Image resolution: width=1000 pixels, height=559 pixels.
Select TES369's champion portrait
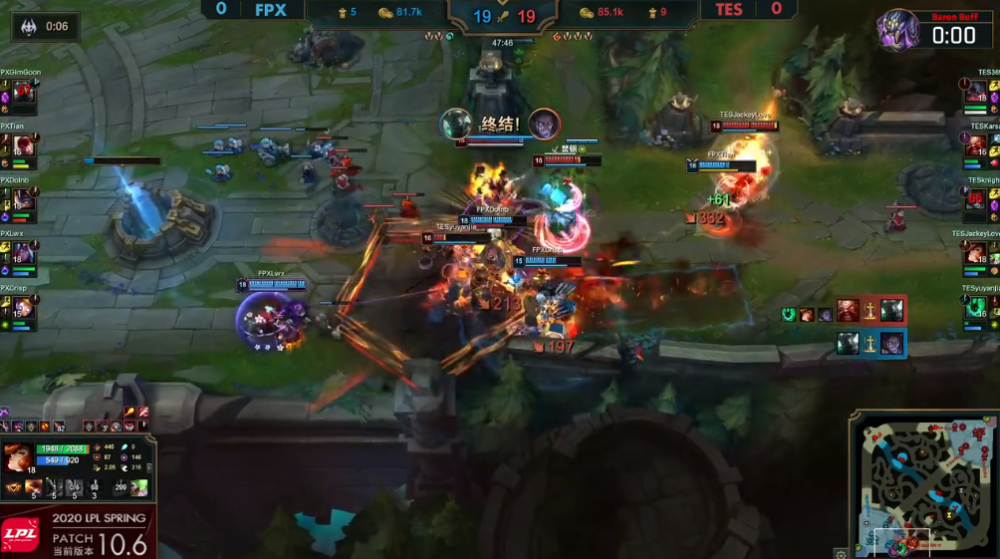[x=977, y=93]
